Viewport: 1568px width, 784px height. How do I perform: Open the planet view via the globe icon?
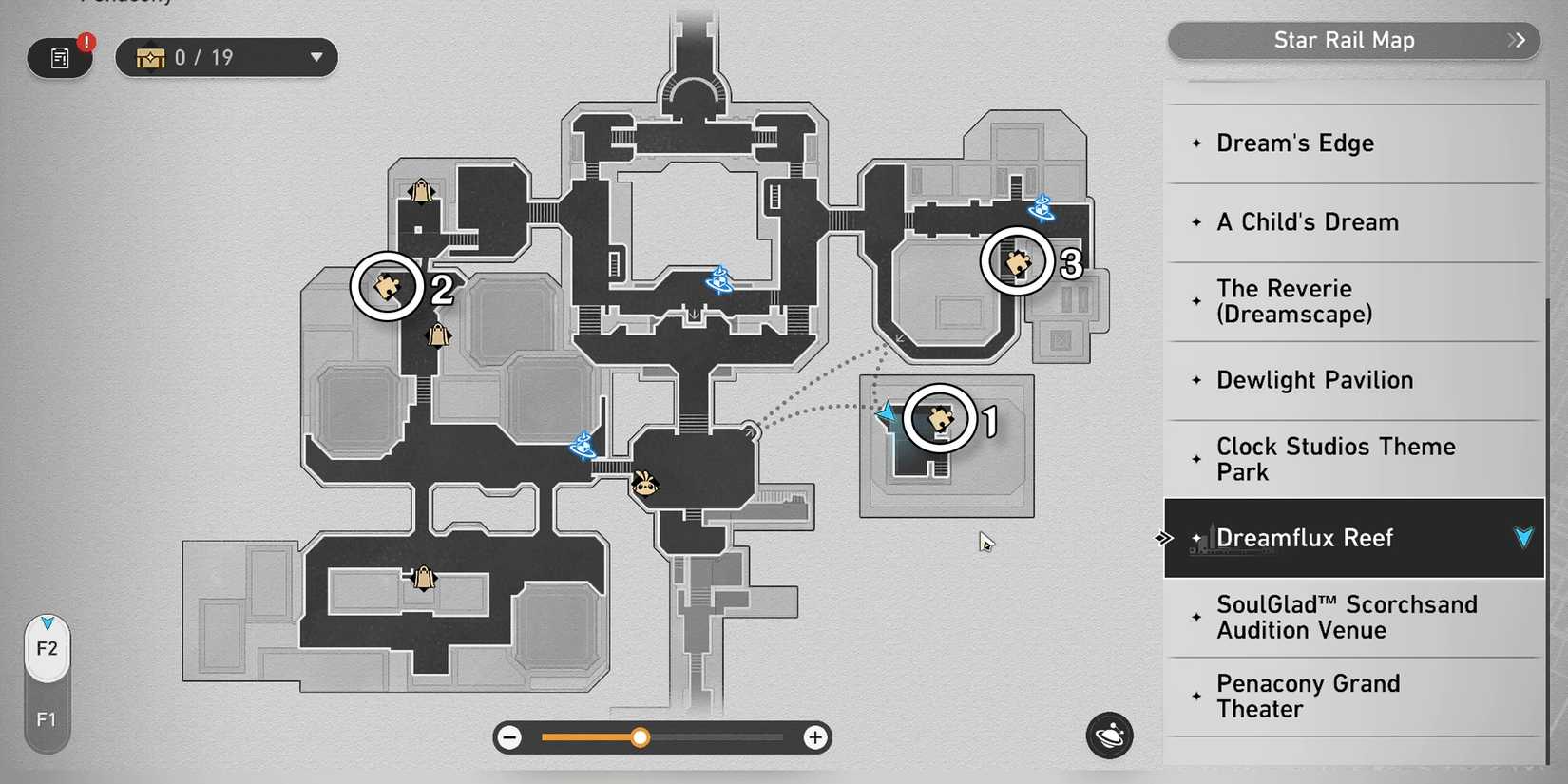(1109, 736)
